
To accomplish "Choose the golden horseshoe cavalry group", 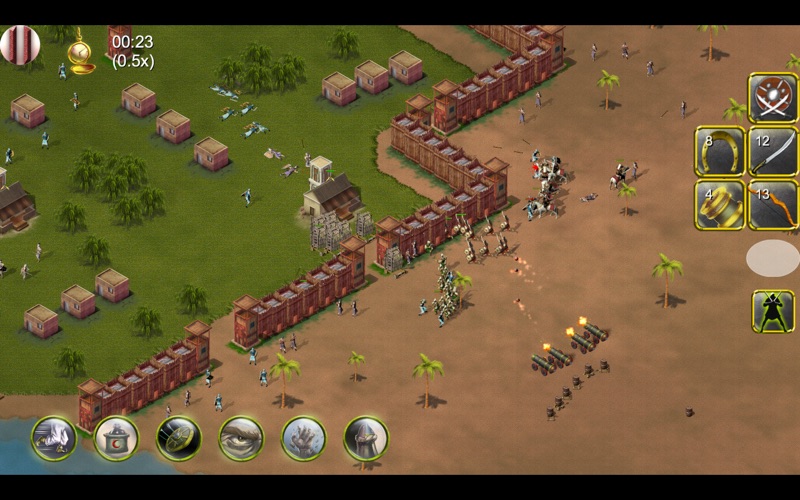I will click(x=720, y=151).
